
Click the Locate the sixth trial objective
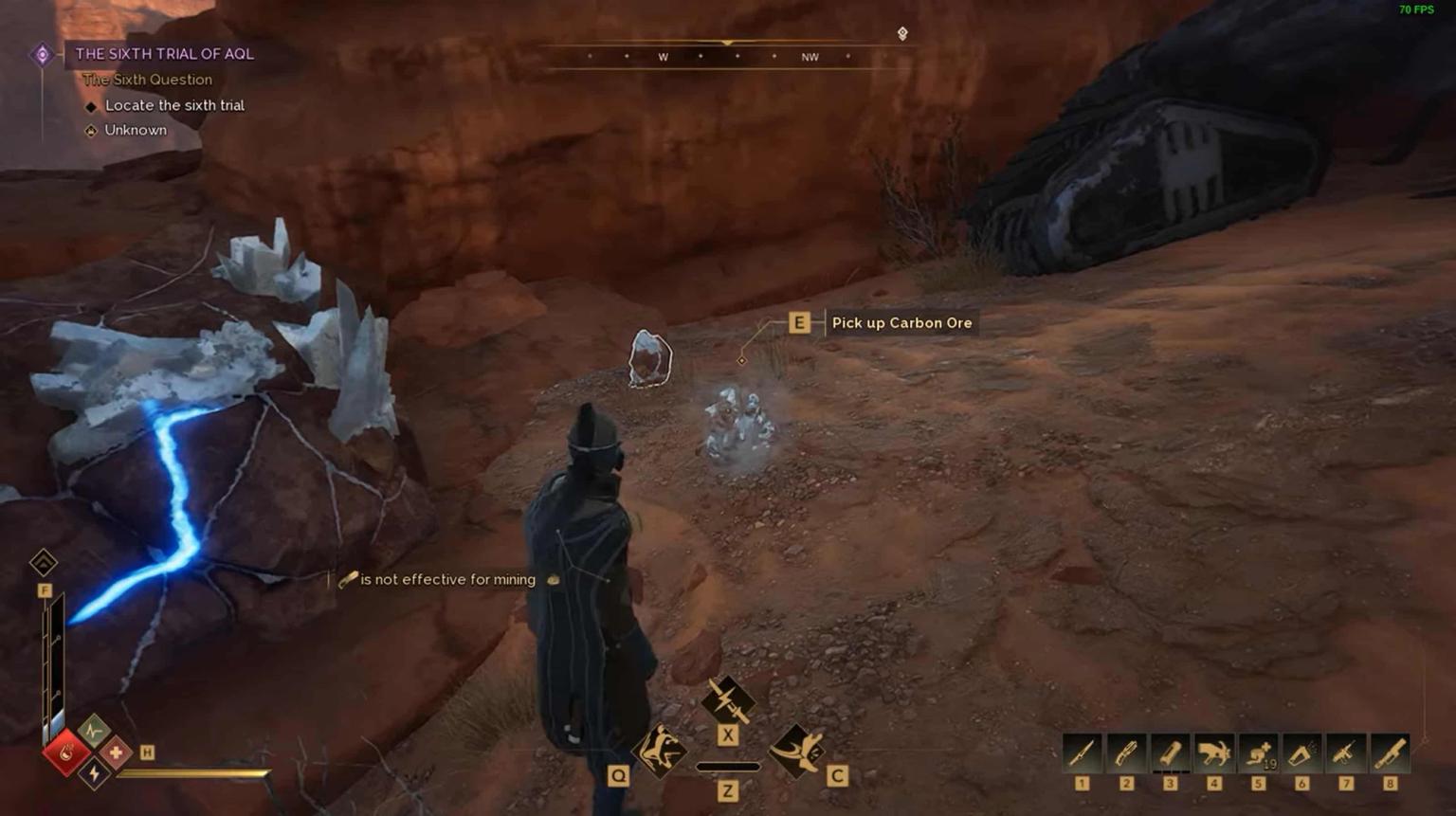pyautogui.click(x=174, y=105)
